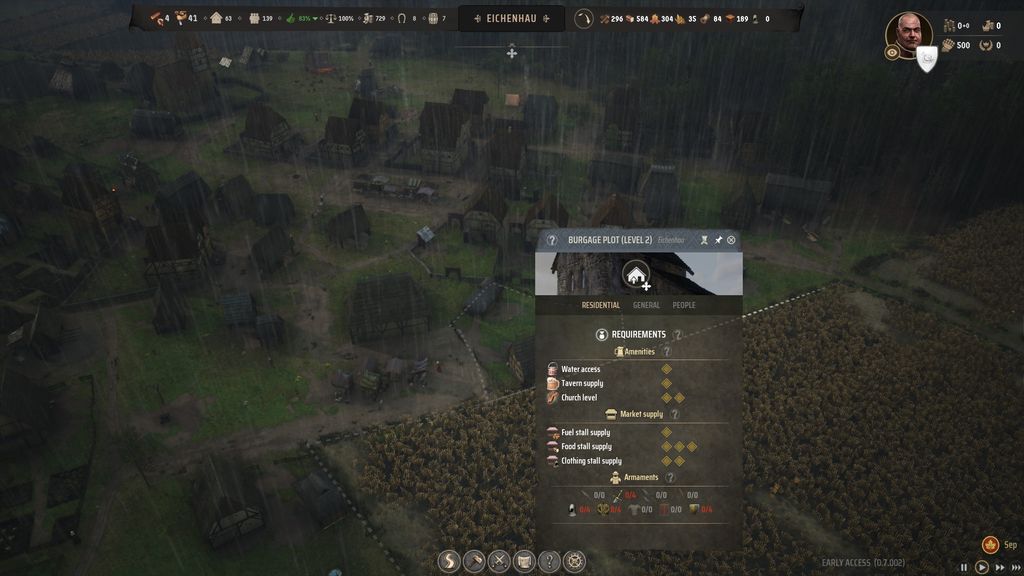Select the Eichenhau region name banner
This screenshot has height=576, width=1024.
[x=512, y=18]
